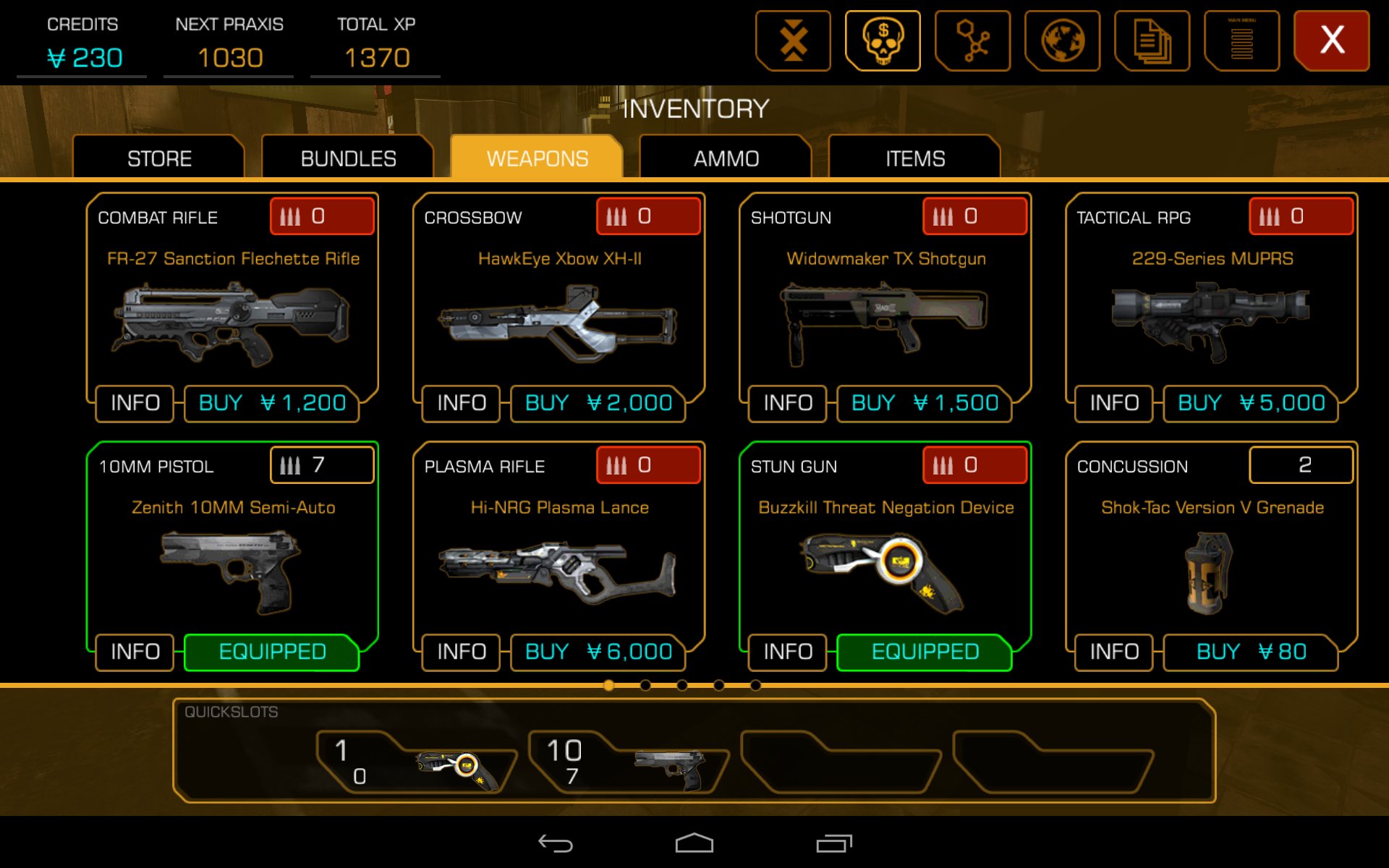The width and height of the screenshot is (1389, 868).
Task: Open info for the 10MM Pistol
Action: click(x=135, y=652)
